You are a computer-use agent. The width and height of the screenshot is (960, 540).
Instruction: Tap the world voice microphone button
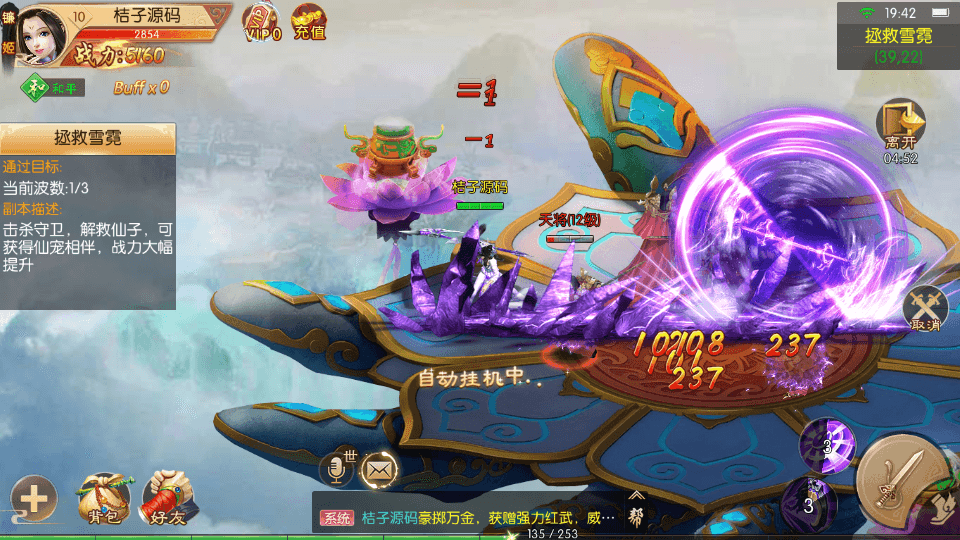click(338, 468)
